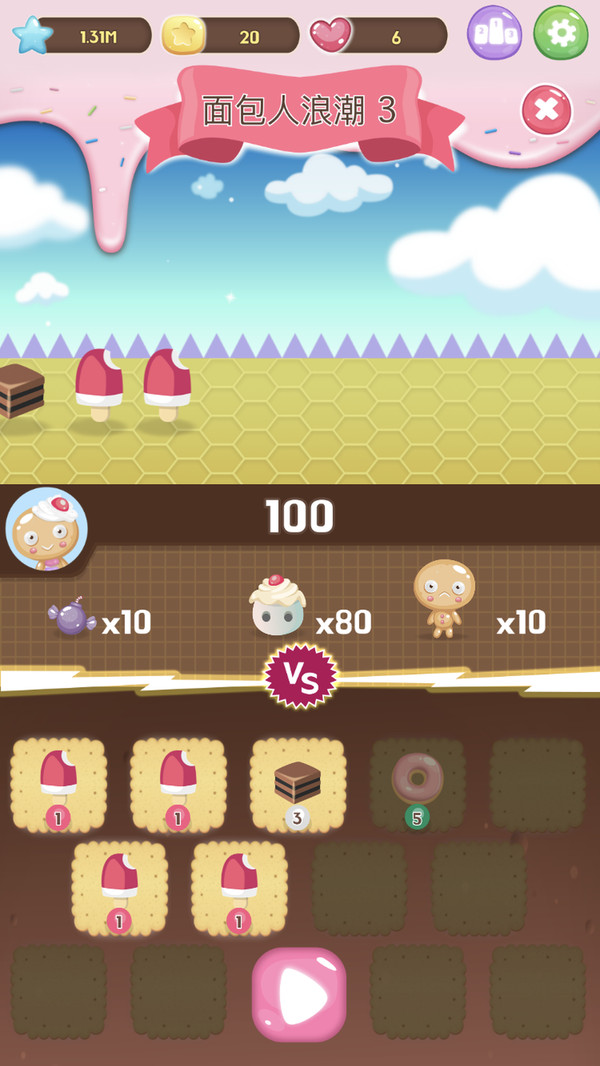The height and width of the screenshot is (1066, 600).
Task: Open the green gear settings
Action: 561,34
